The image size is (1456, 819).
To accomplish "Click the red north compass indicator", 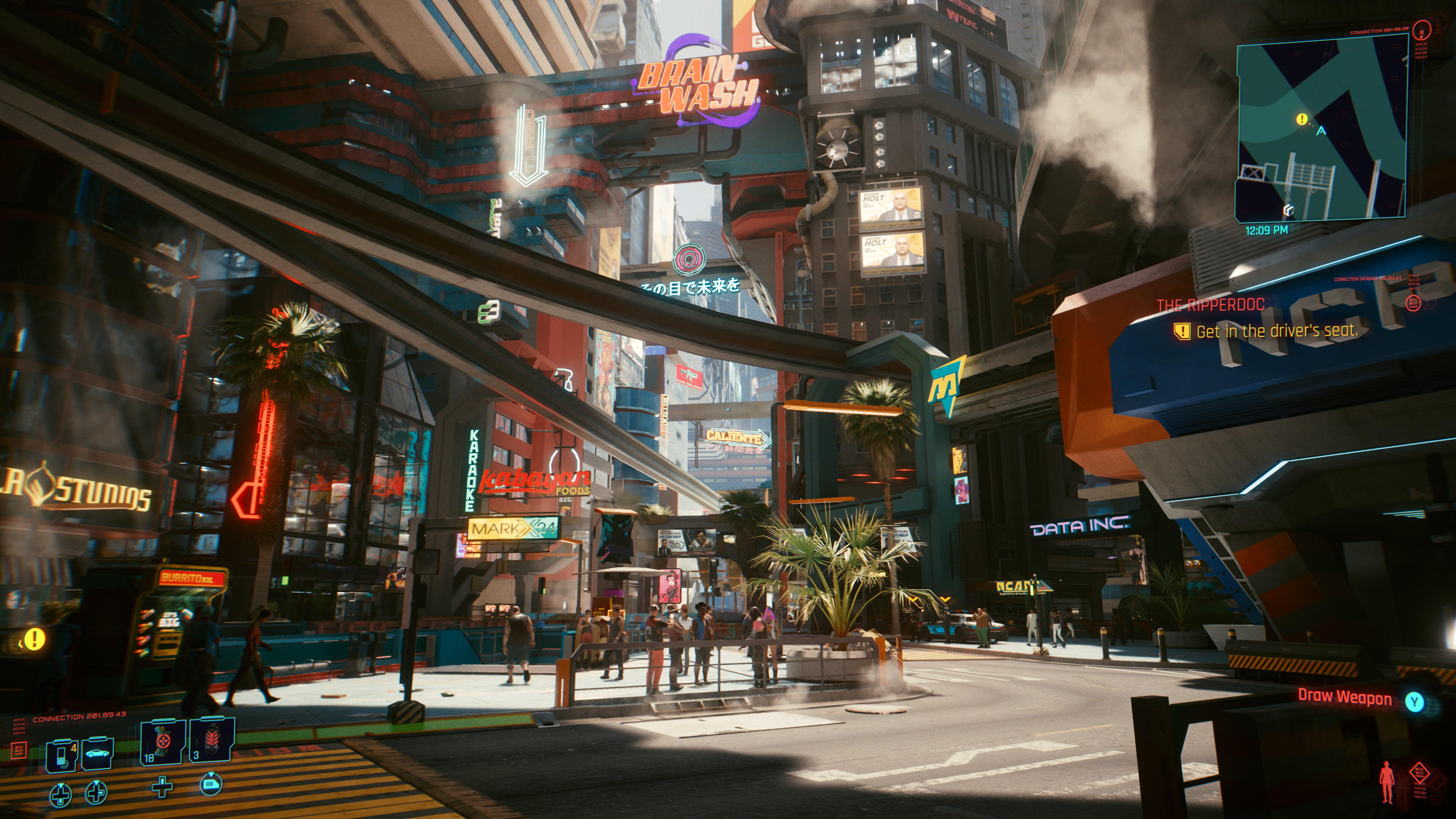I will [x=1421, y=30].
